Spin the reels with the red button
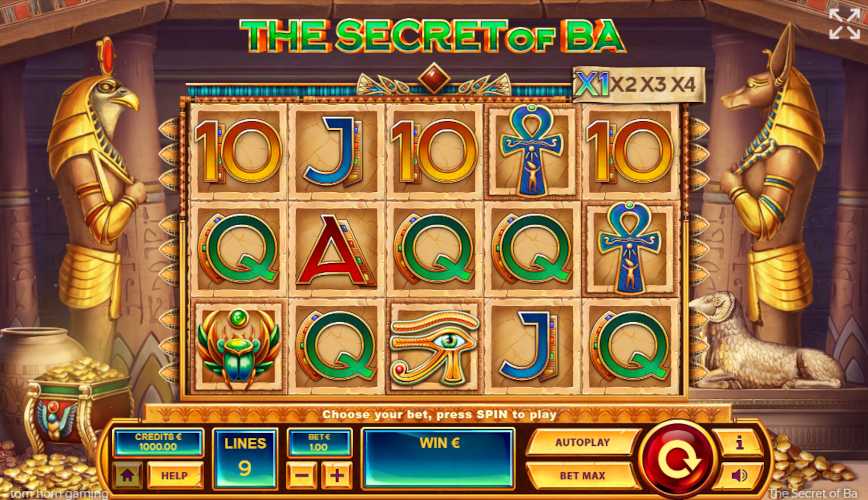This screenshot has width=868, height=500. (x=679, y=458)
